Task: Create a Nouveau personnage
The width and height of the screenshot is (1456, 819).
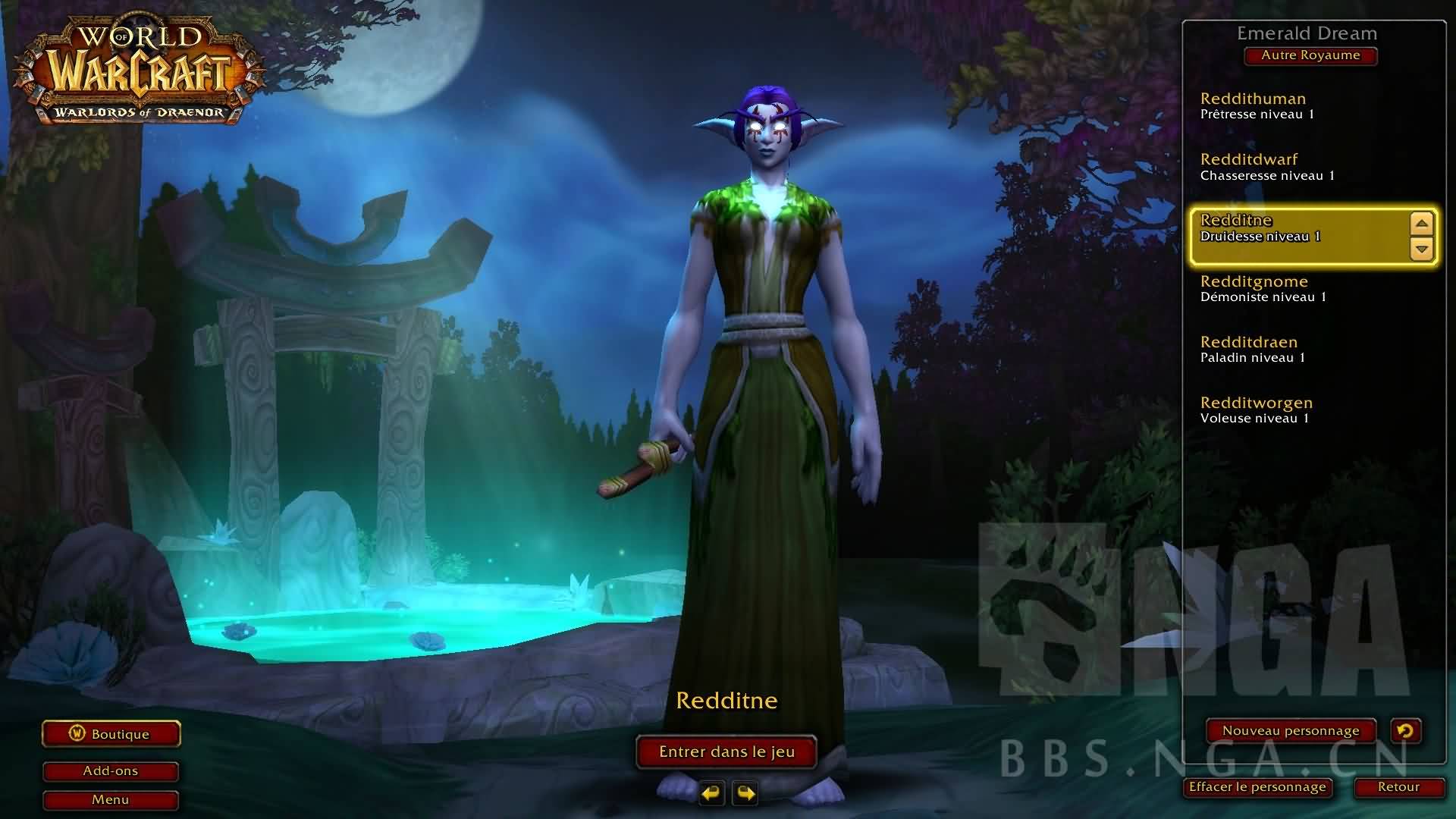Action: tap(1291, 731)
